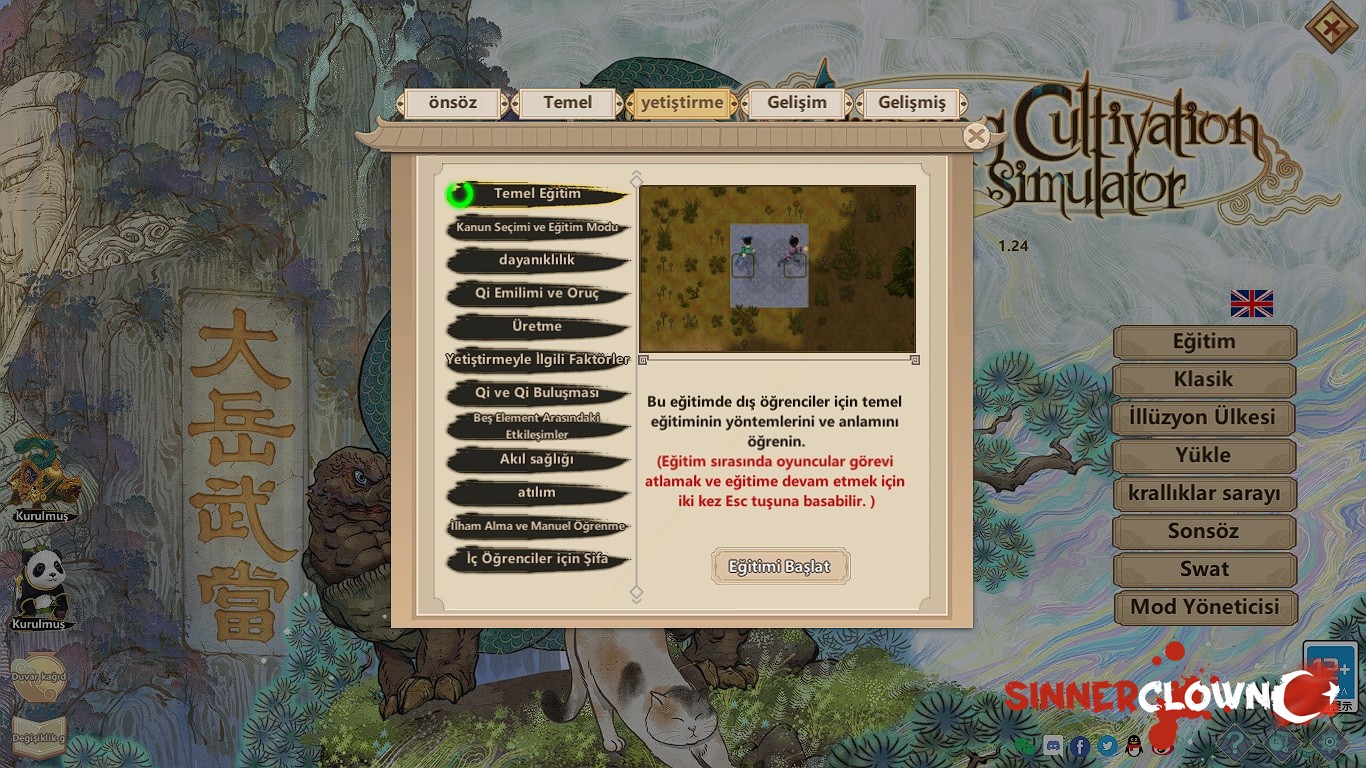Open the Mod Yöneticisi menu

(1204, 607)
